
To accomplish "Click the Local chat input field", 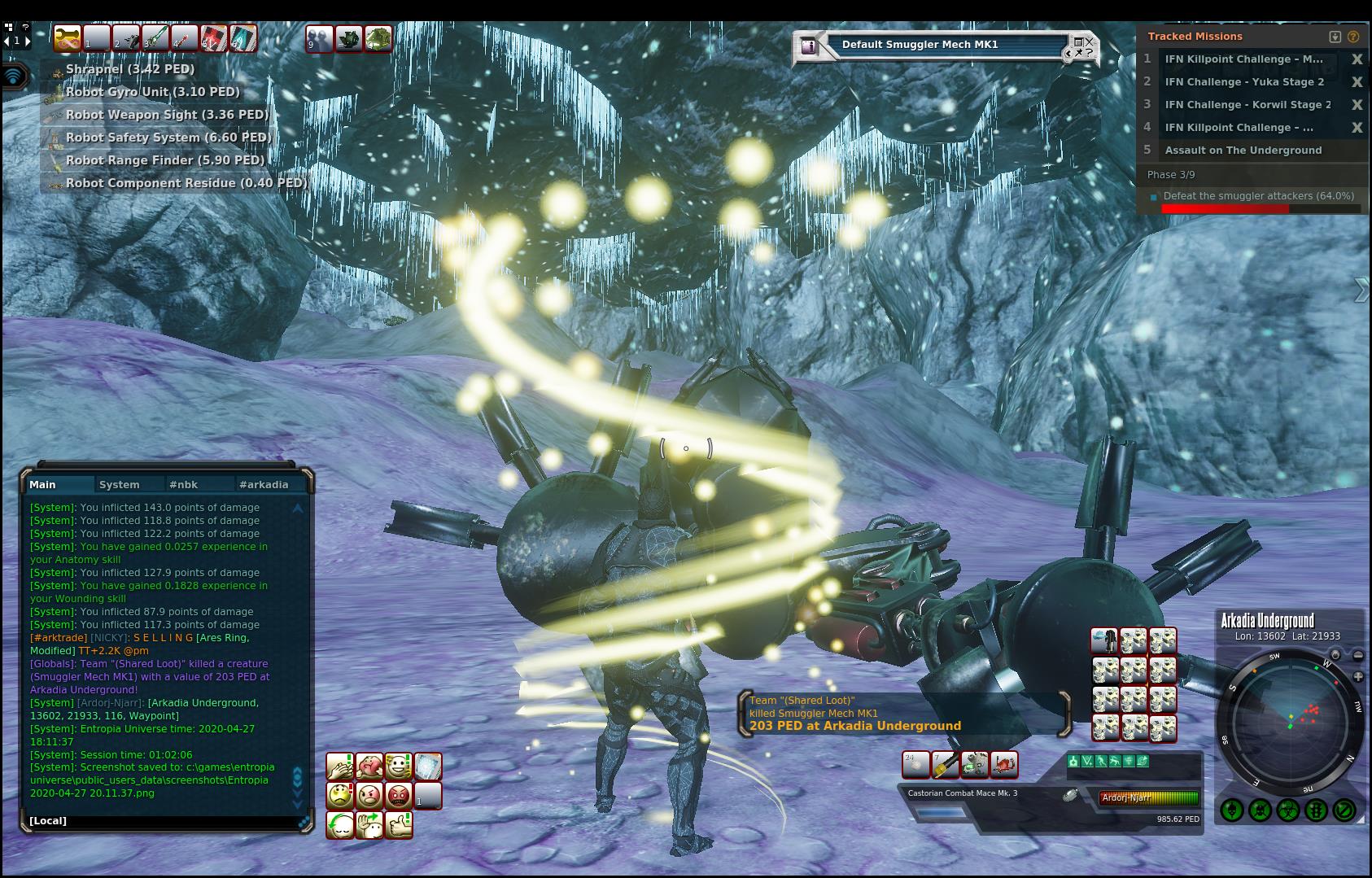I will coord(163,820).
